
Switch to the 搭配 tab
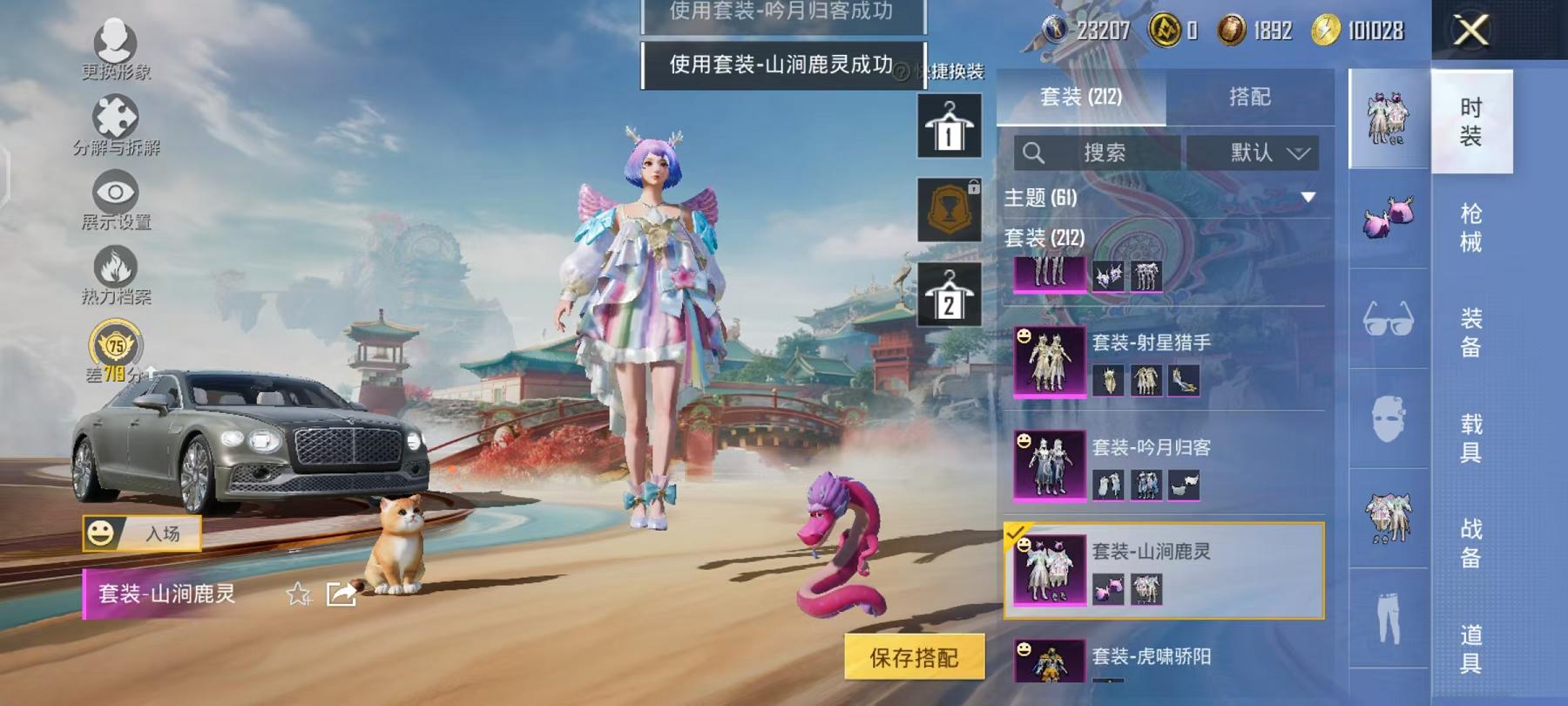(1252, 97)
